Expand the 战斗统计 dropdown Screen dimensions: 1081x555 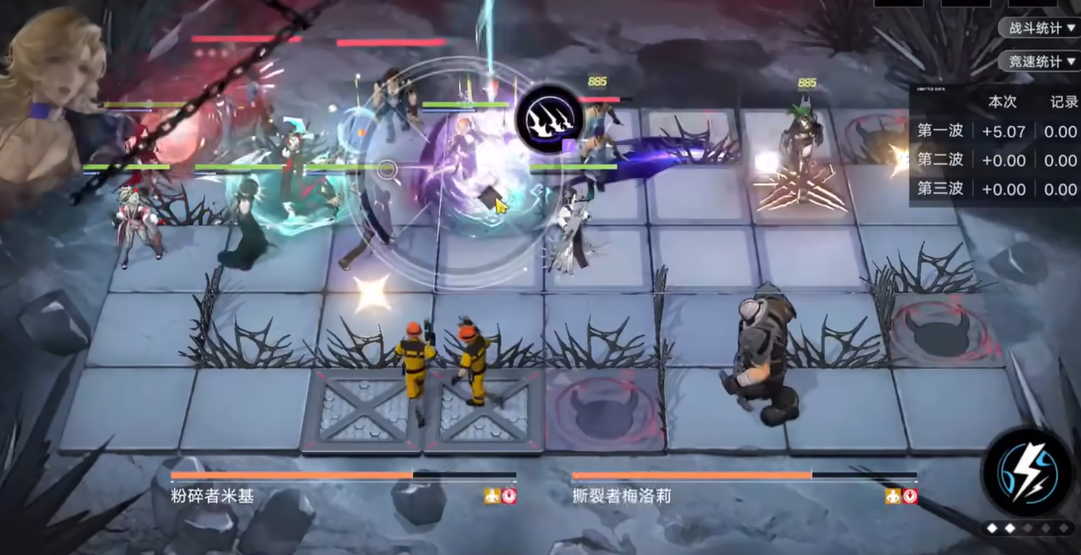click(1041, 28)
